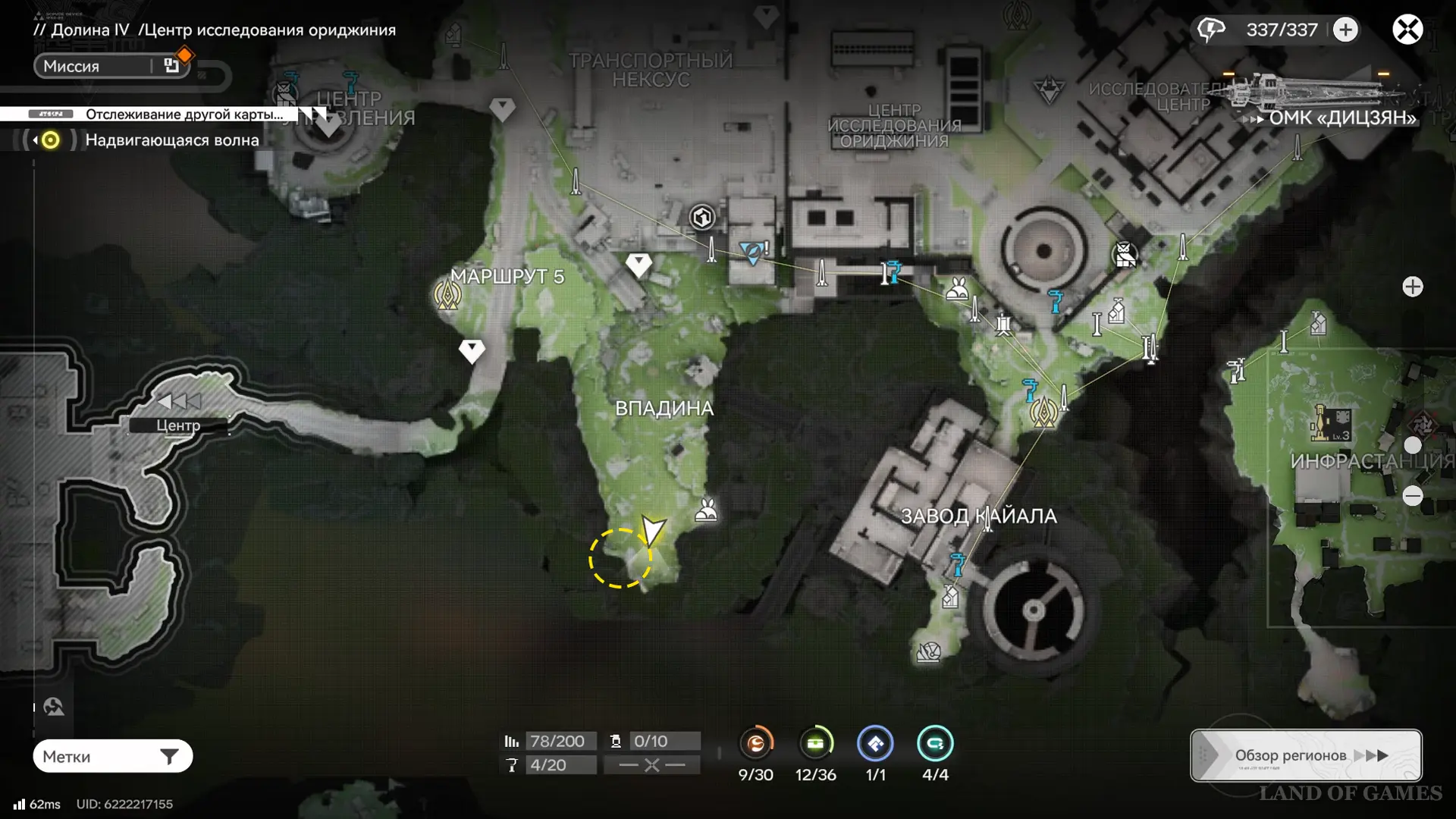Zoom out on the map

[1412, 496]
